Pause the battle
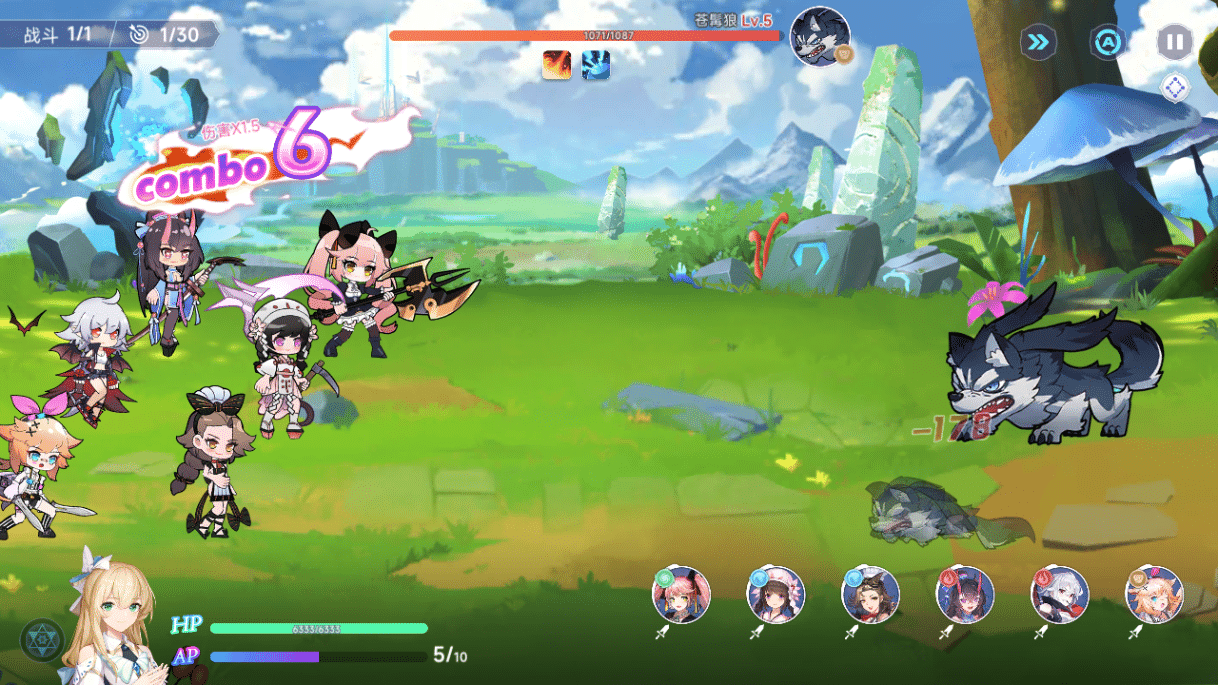Screen dimensions: 1218x685 click(1174, 42)
